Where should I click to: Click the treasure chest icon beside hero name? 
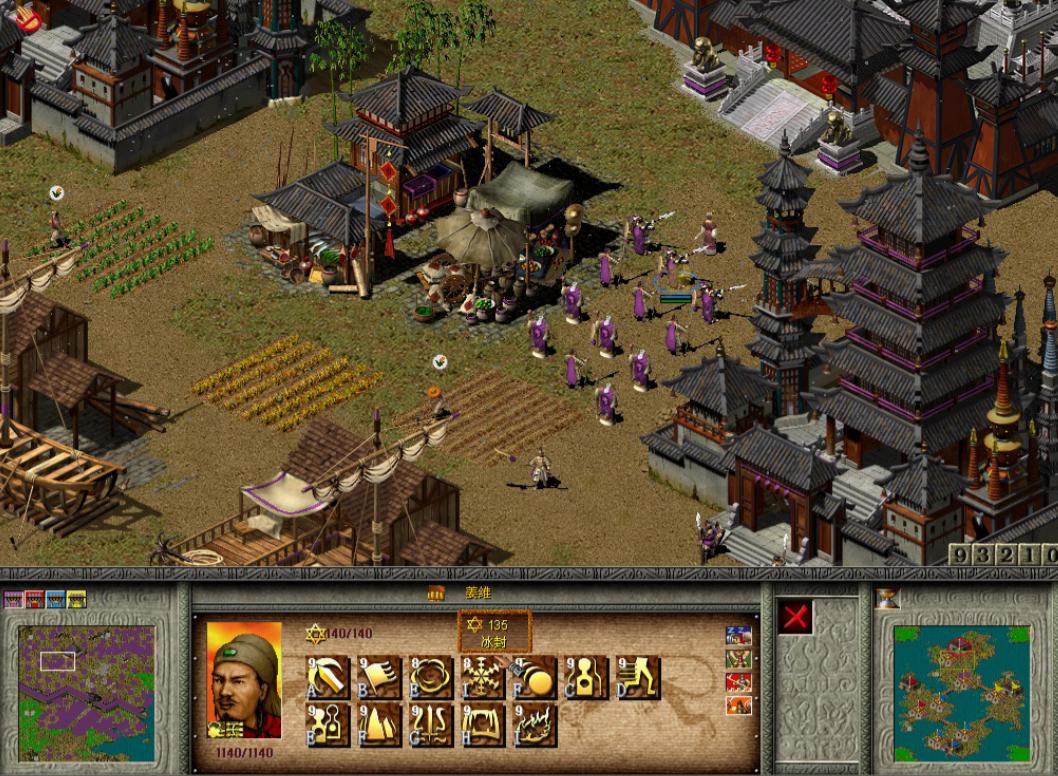(x=436, y=593)
